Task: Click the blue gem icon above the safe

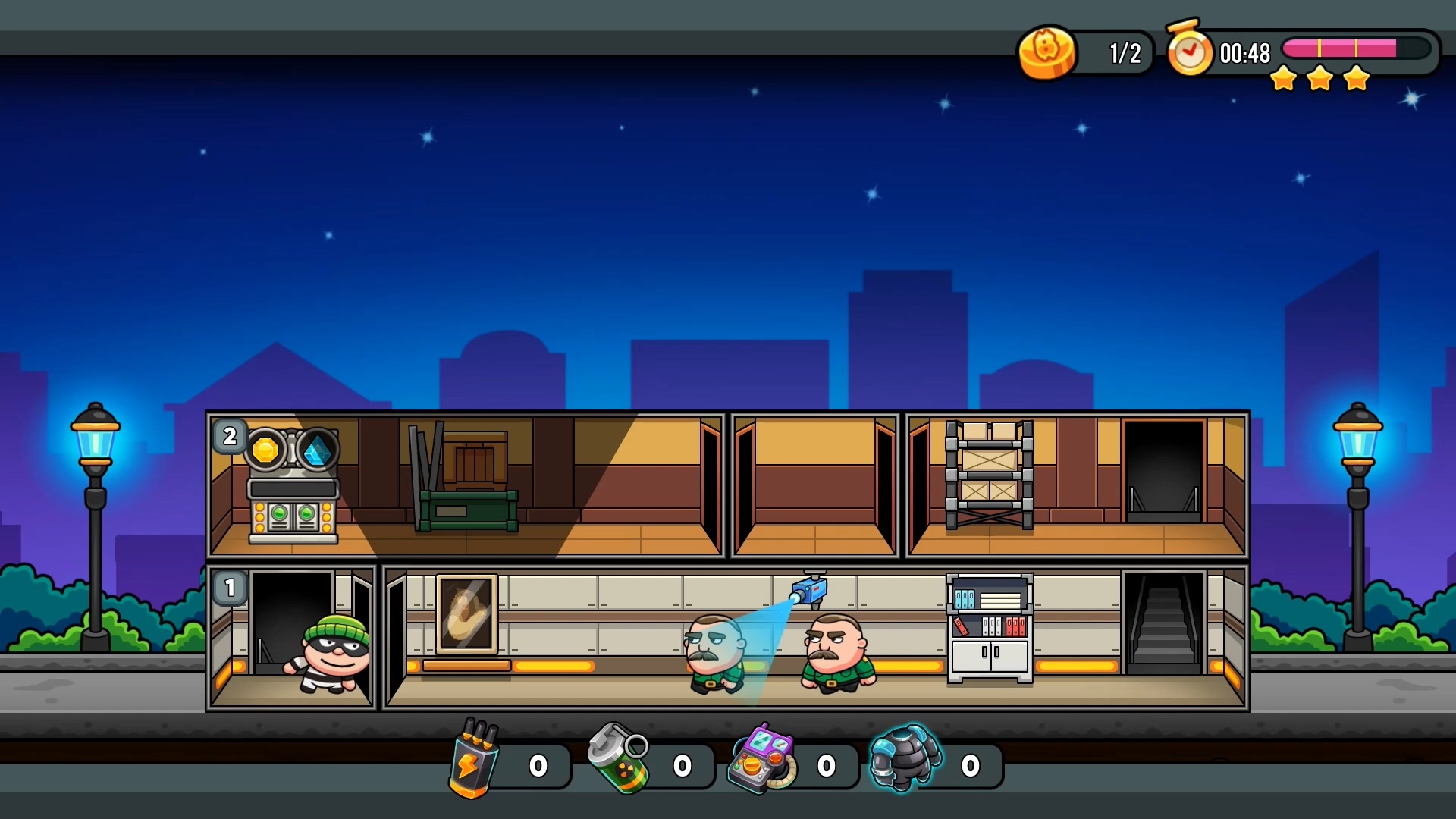Action: click(318, 449)
